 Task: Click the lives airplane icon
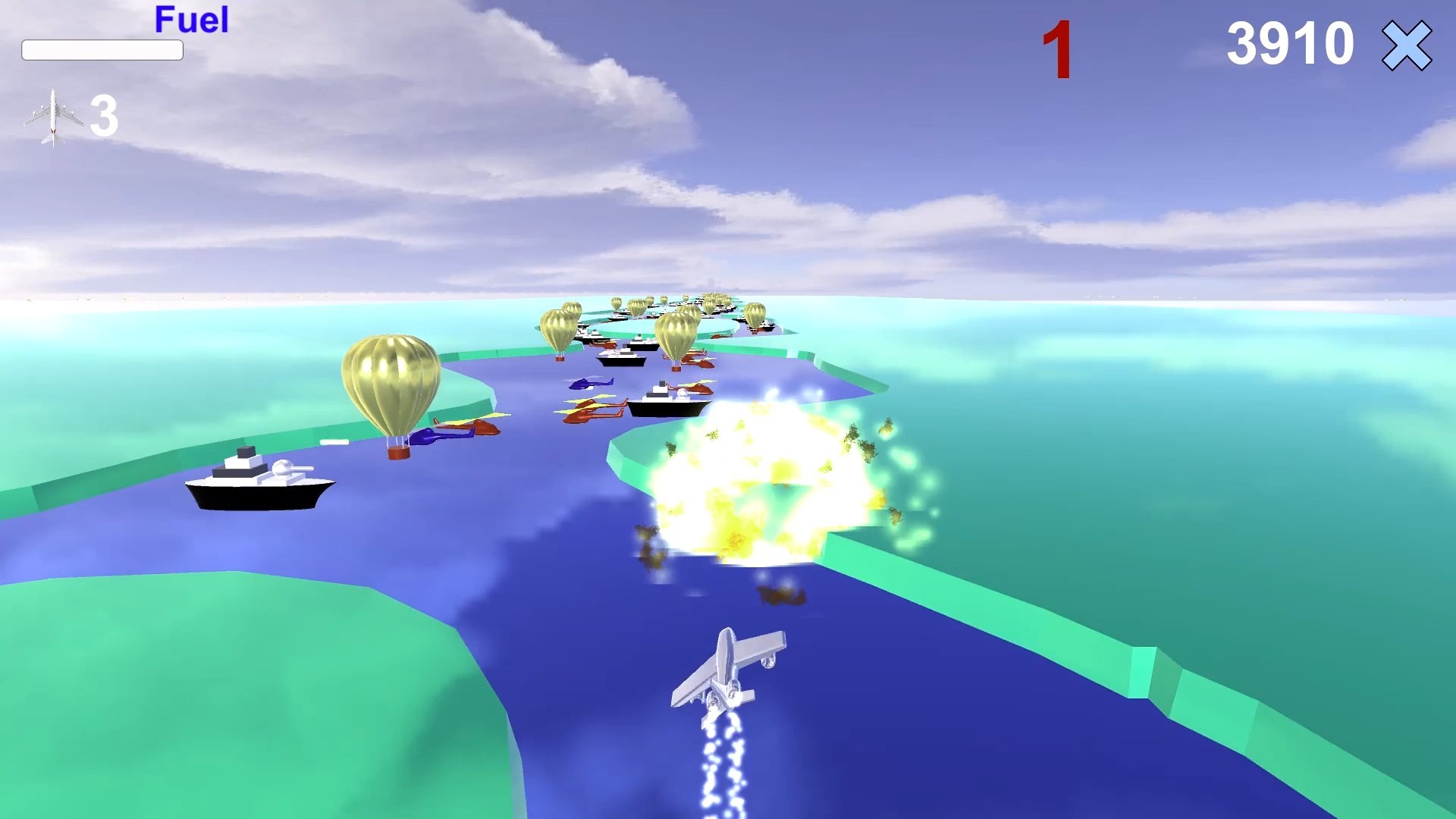(53, 114)
